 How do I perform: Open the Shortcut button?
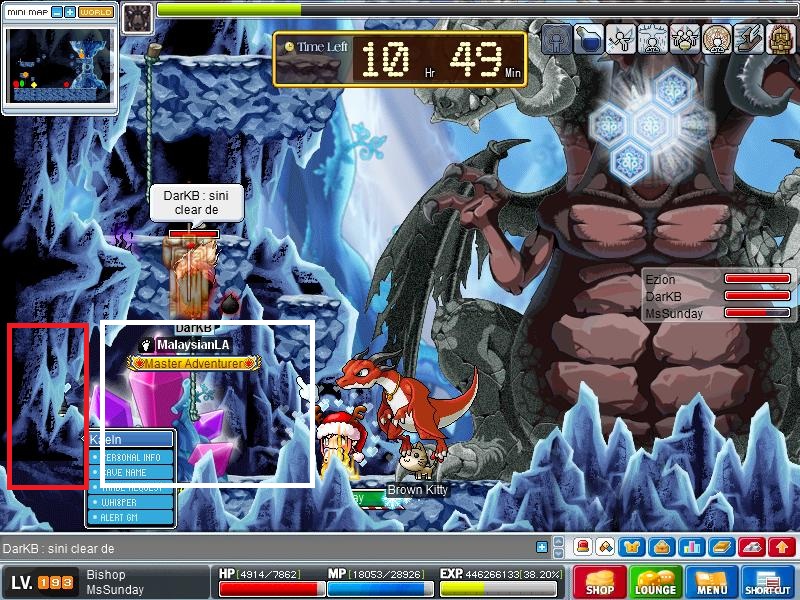coord(768,583)
